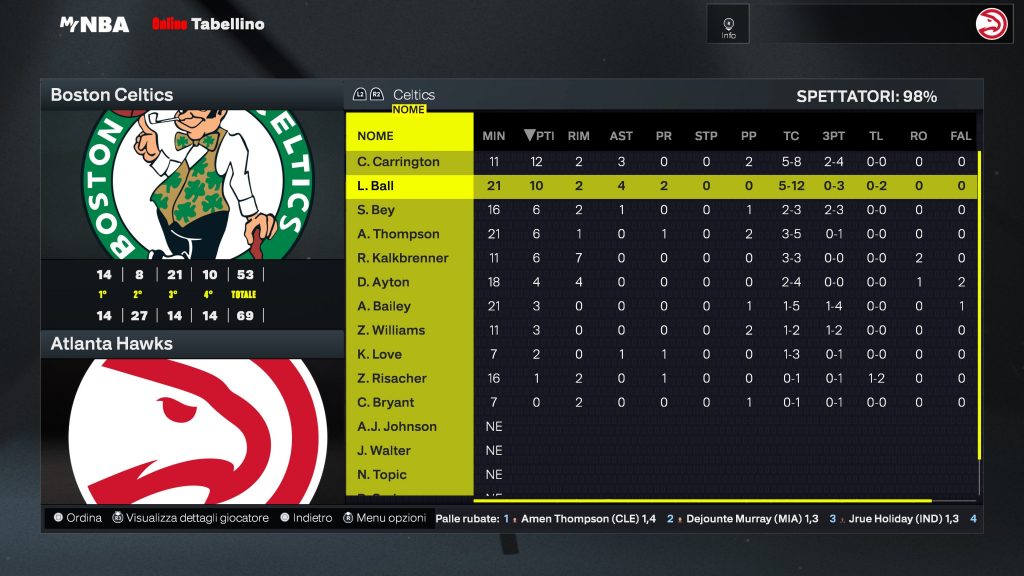Select A. Bailey in the list
The height and width of the screenshot is (576, 1024).
click(x=384, y=306)
